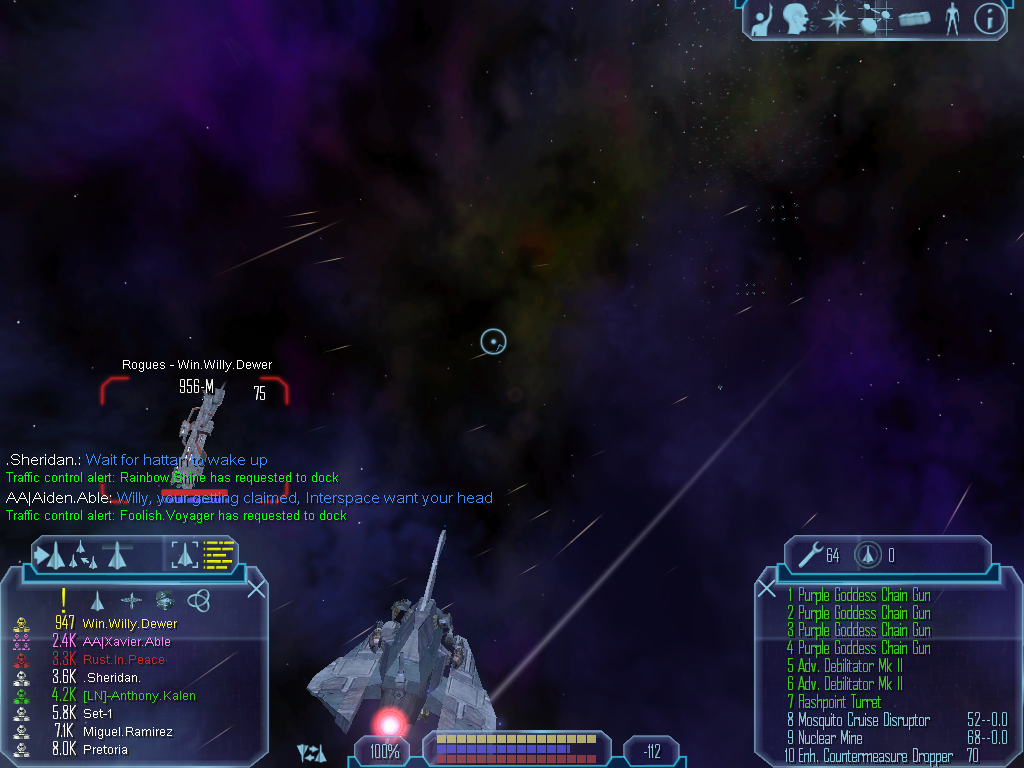Image resolution: width=1024 pixels, height=768 pixels.
Task: Select Win.Willy.Dewer in the contact list
Action: pyautogui.click(x=130, y=624)
